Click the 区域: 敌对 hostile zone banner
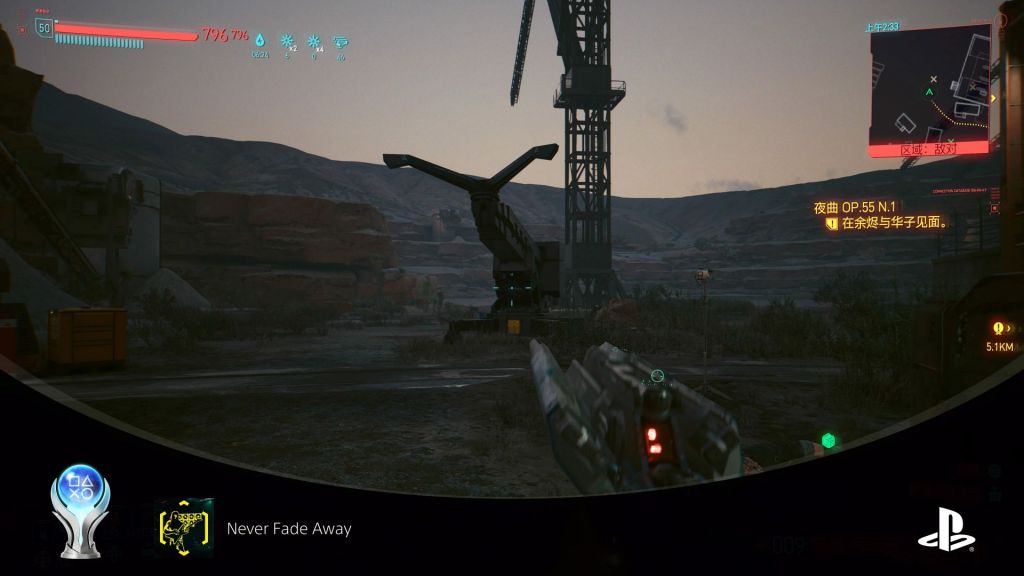Screen dimensions: 1024x576 (x=929, y=149)
